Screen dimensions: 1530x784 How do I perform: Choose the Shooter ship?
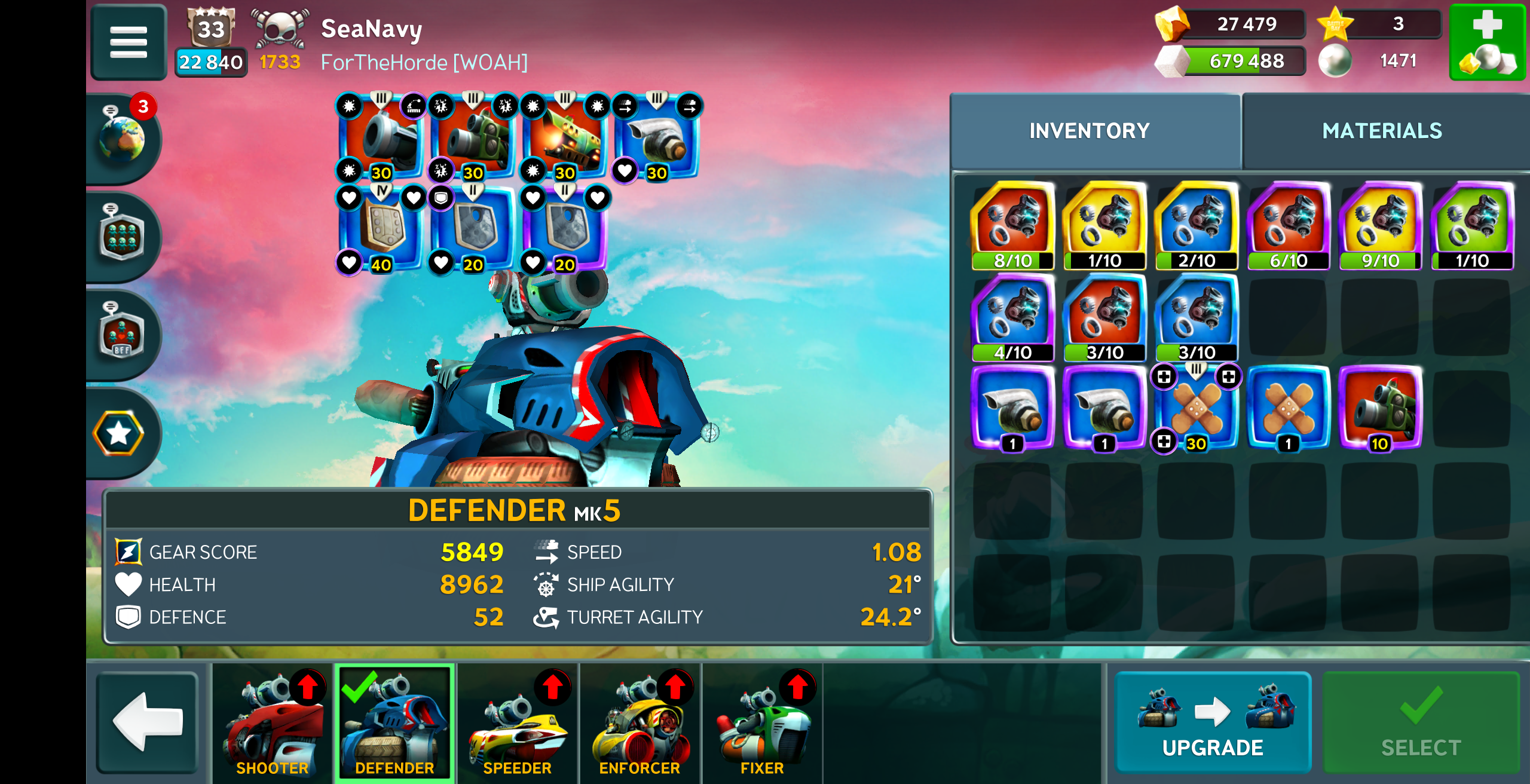[273, 722]
